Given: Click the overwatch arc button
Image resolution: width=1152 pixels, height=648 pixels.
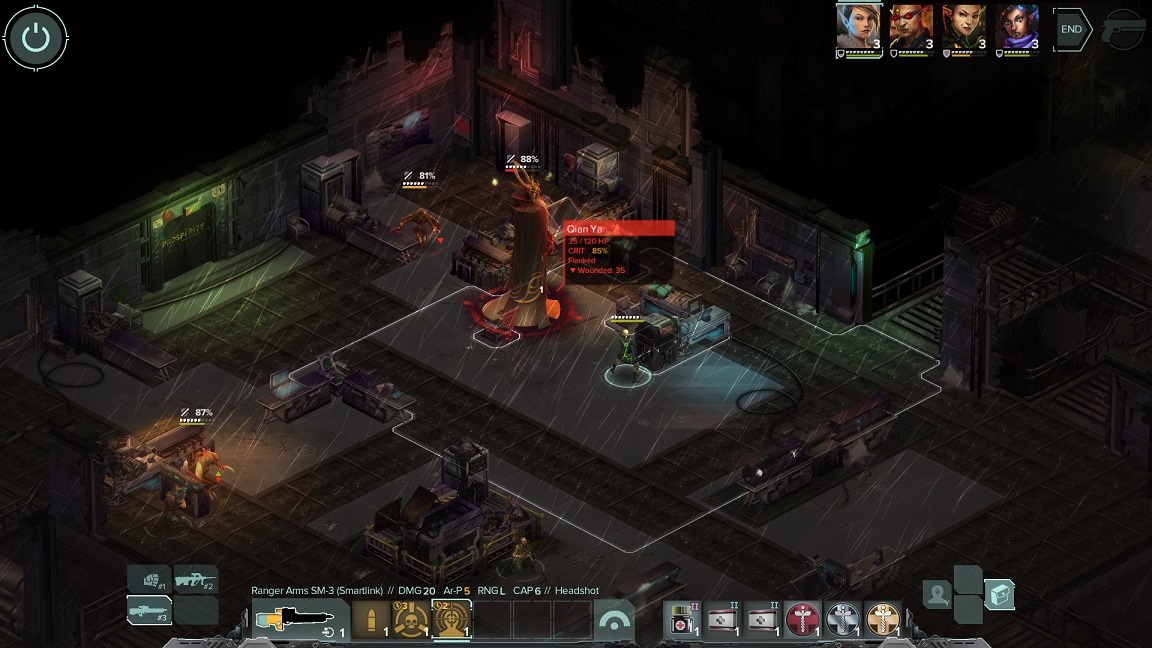Looking at the screenshot, I should pos(616,621).
